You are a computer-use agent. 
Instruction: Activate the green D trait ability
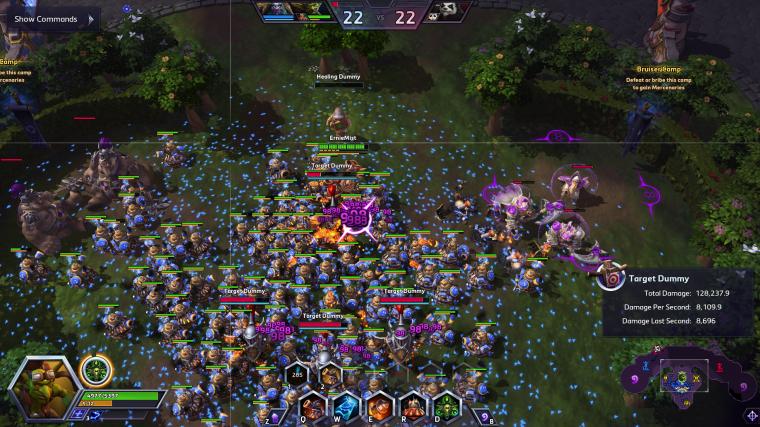(444, 407)
